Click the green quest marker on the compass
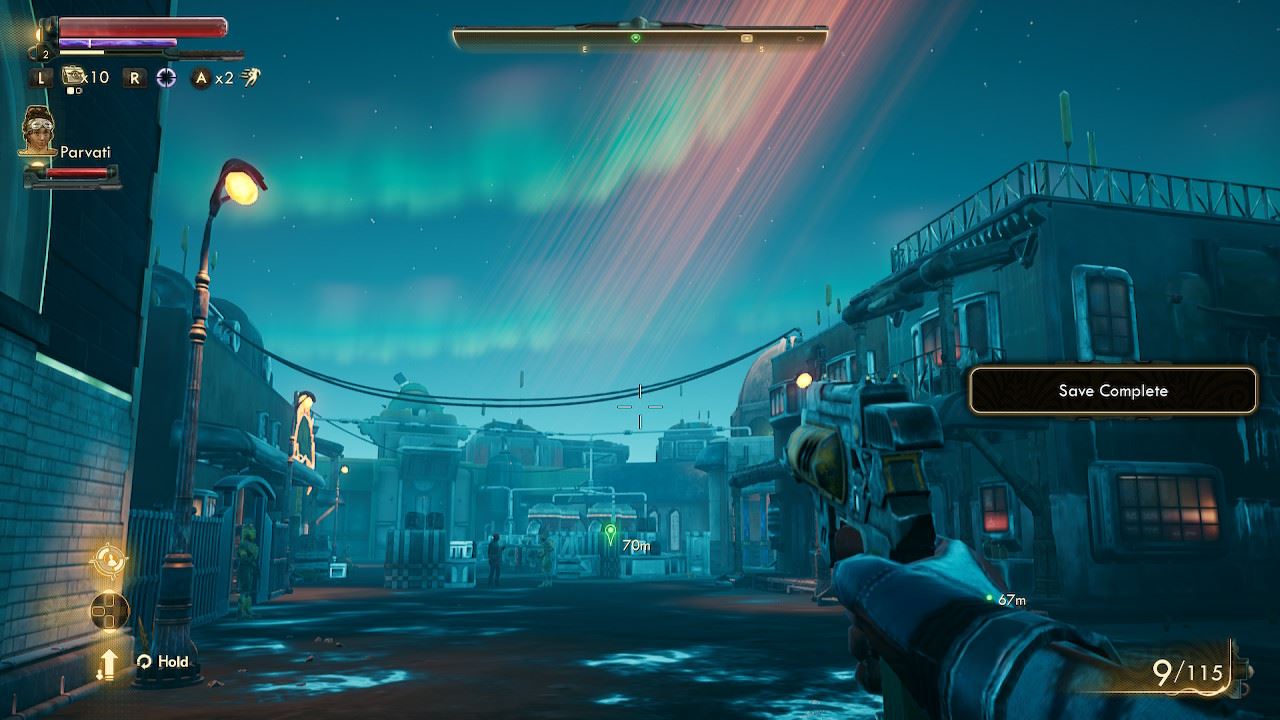The image size is (1280, 720). (635, 38)
